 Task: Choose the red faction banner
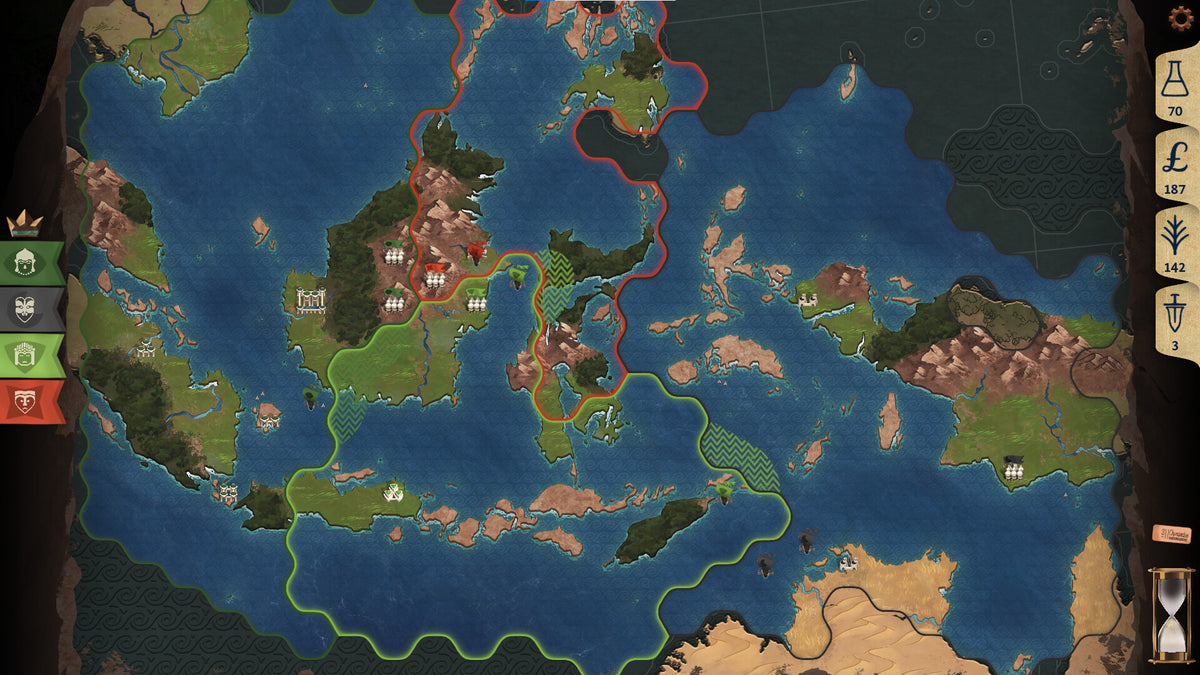[30, 402]
